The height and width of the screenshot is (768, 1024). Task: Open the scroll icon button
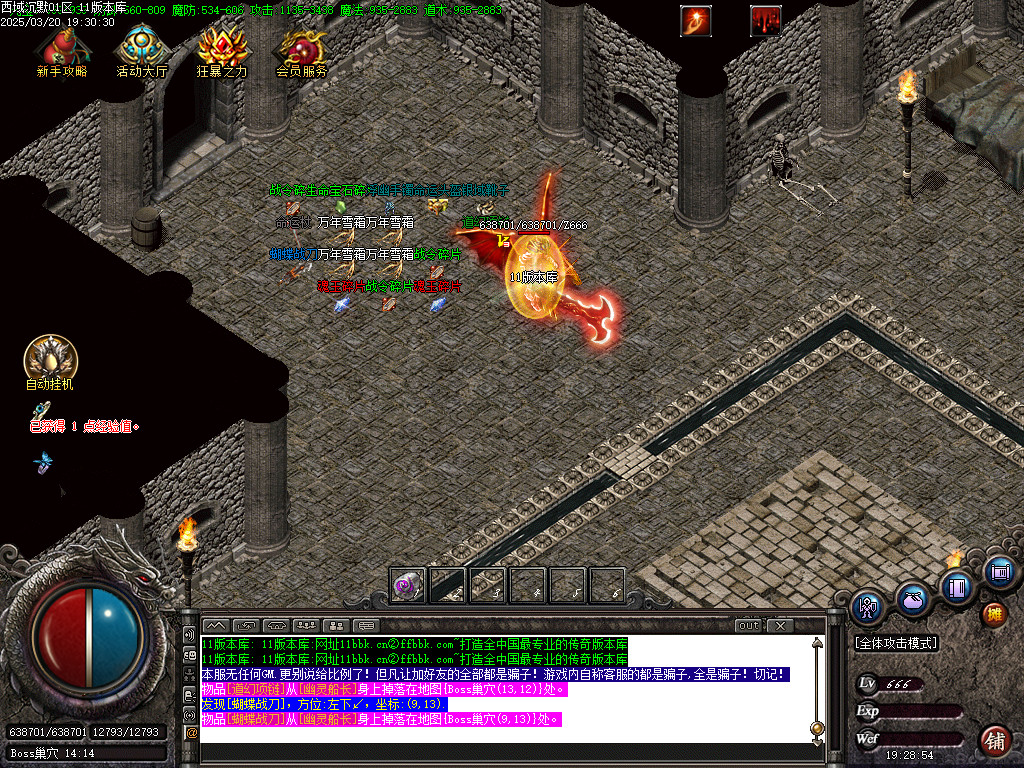998,573
